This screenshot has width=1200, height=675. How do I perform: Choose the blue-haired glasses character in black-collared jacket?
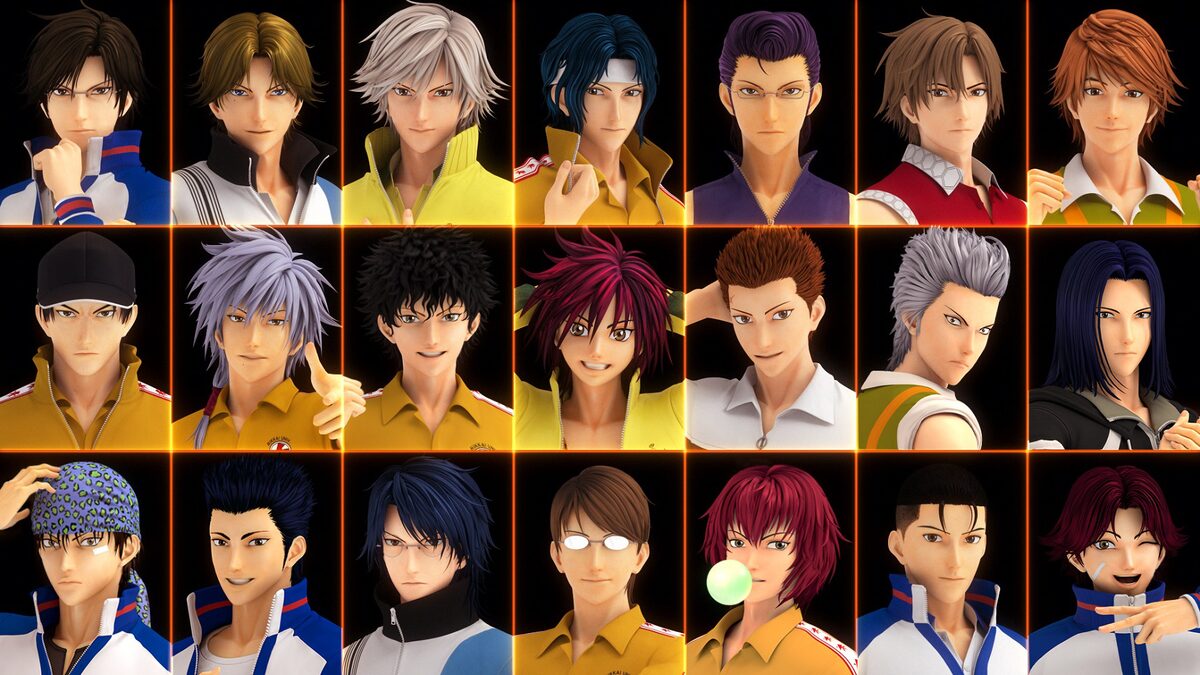[428, 563]
